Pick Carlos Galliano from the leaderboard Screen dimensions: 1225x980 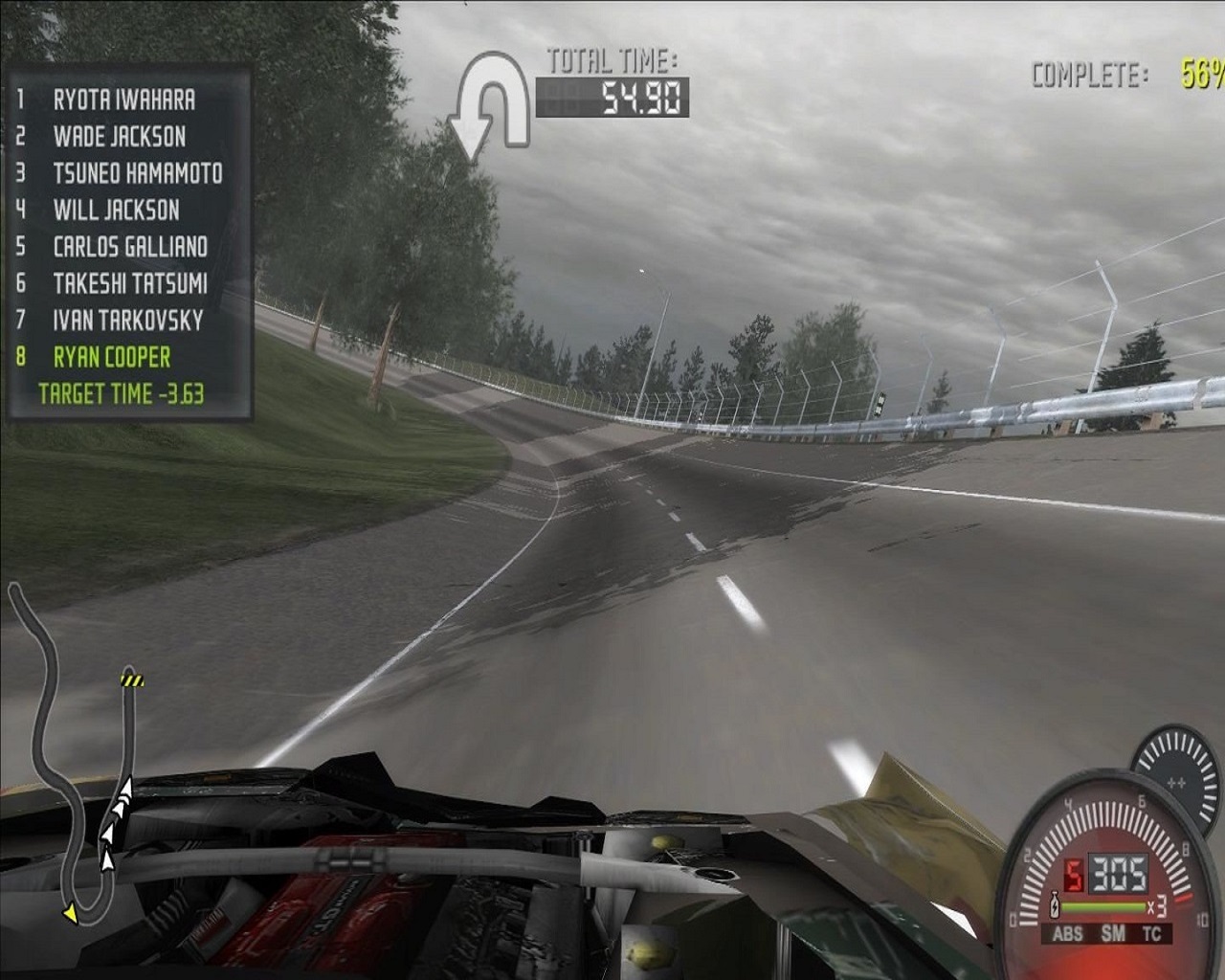tap(130, 247)
